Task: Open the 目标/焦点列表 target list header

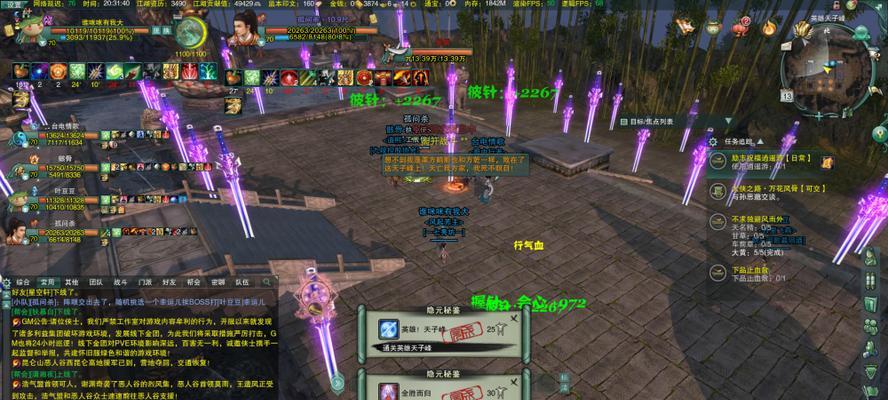Action: (x=650, y=121)
